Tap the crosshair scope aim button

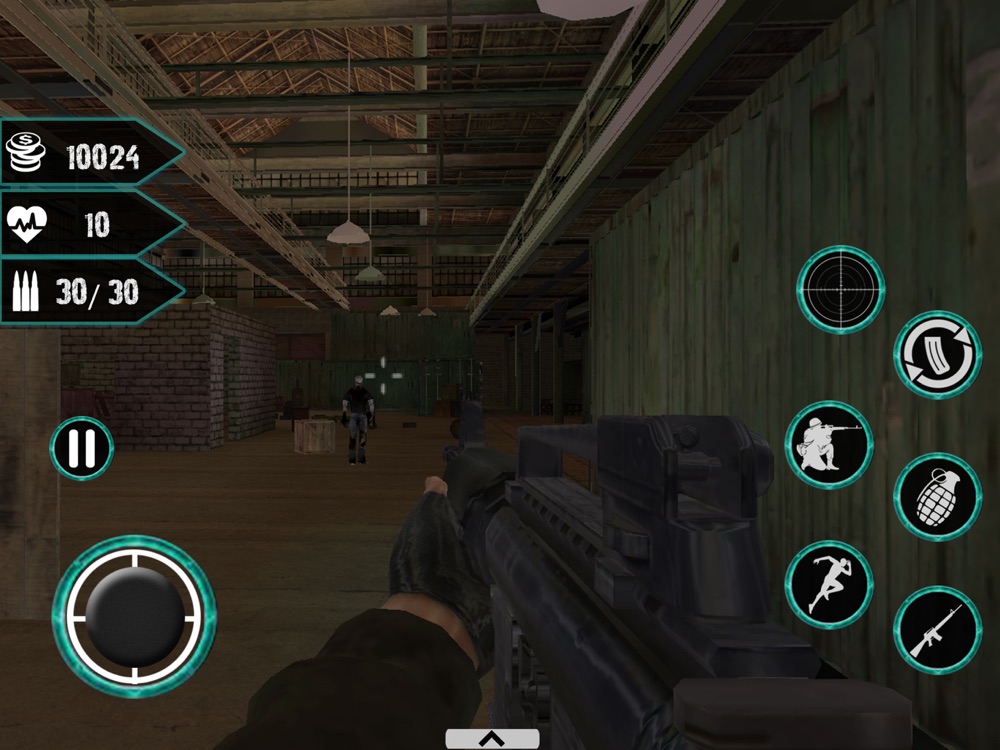point(840,289)
